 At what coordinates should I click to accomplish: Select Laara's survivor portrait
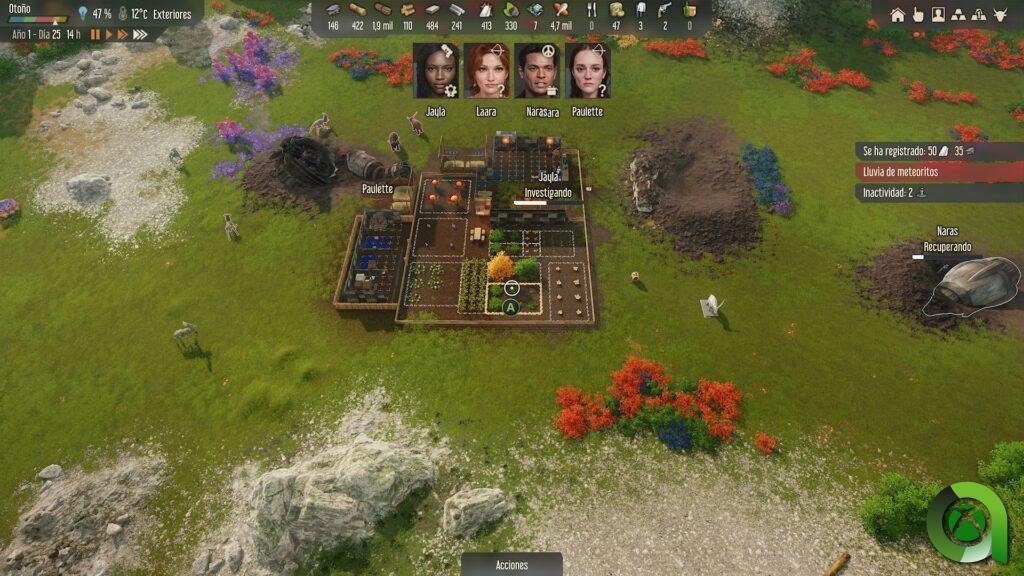click(x=486, y=70)
